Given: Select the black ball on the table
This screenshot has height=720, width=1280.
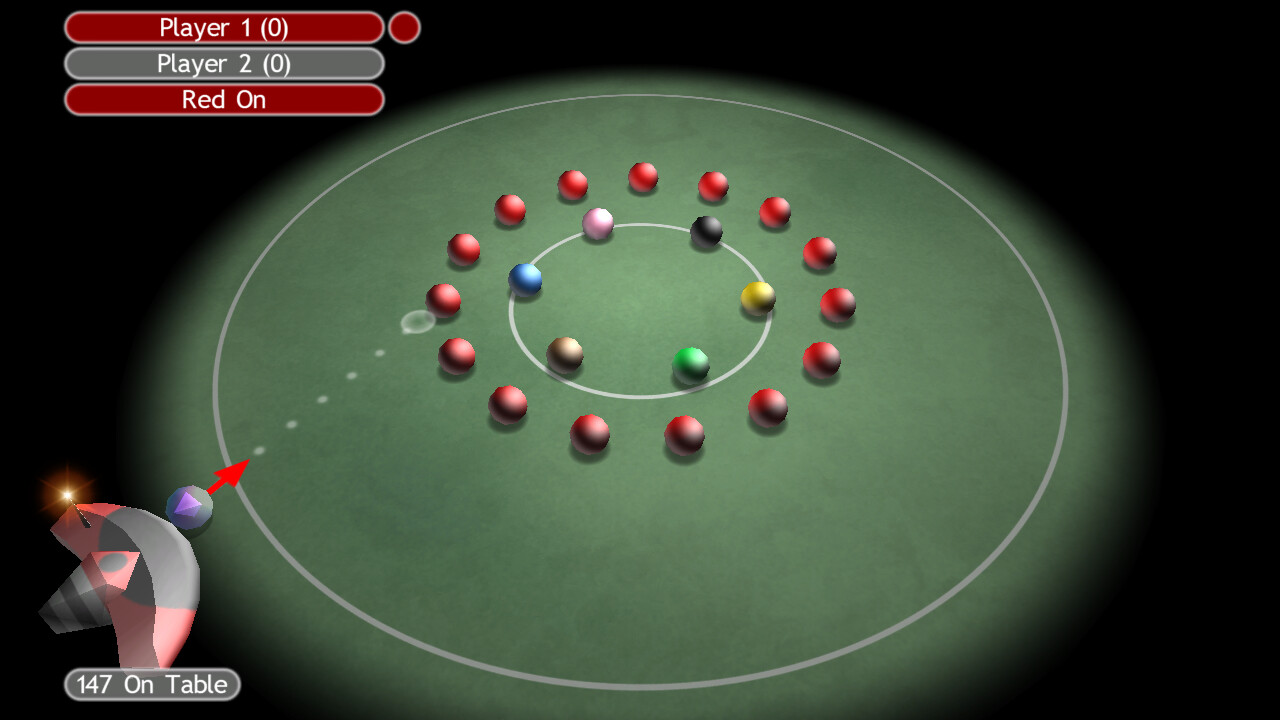Looking at the screenshot, I should tap(706, 232).
